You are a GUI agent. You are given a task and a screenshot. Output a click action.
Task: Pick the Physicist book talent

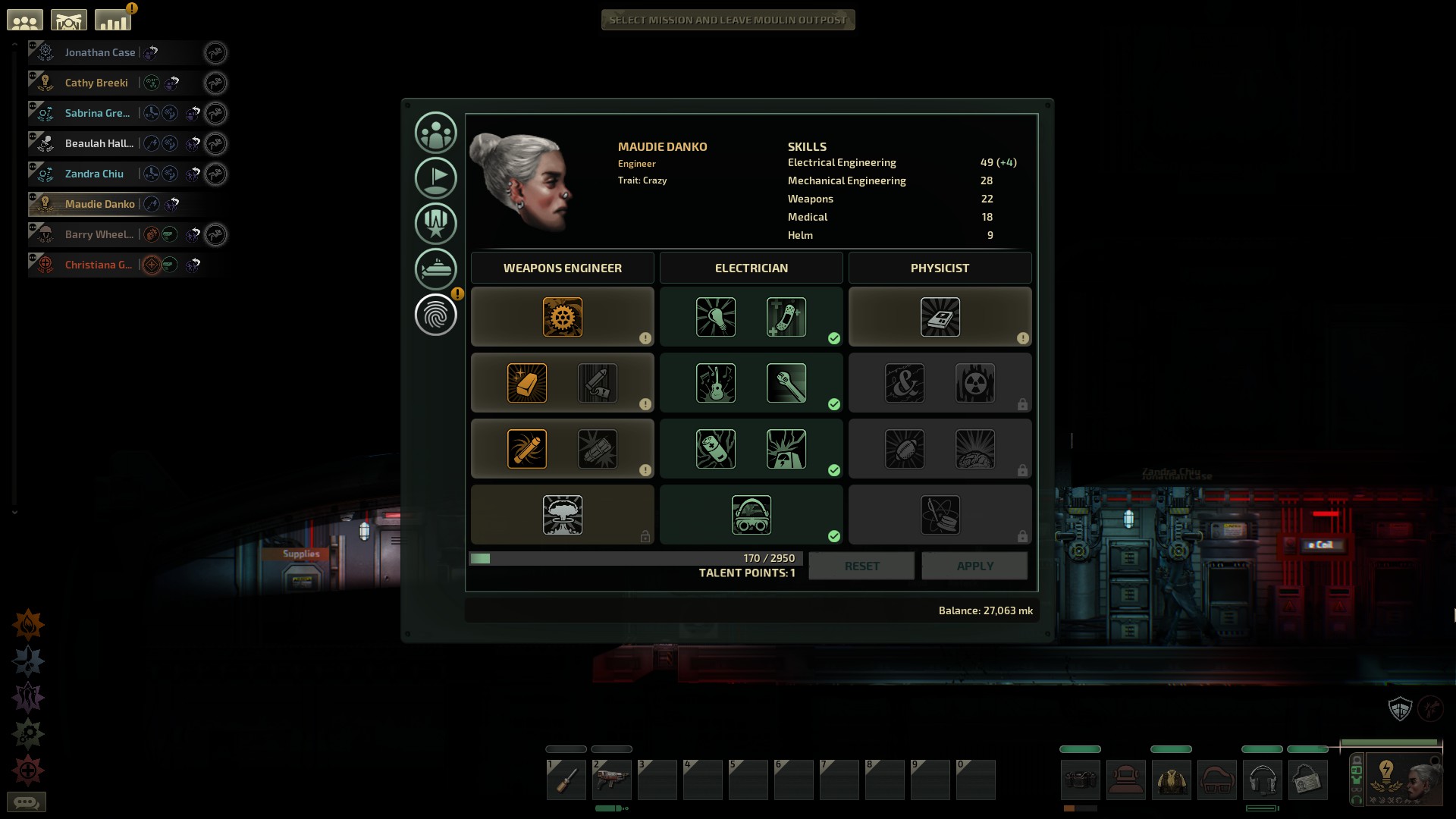pos(940,317)
